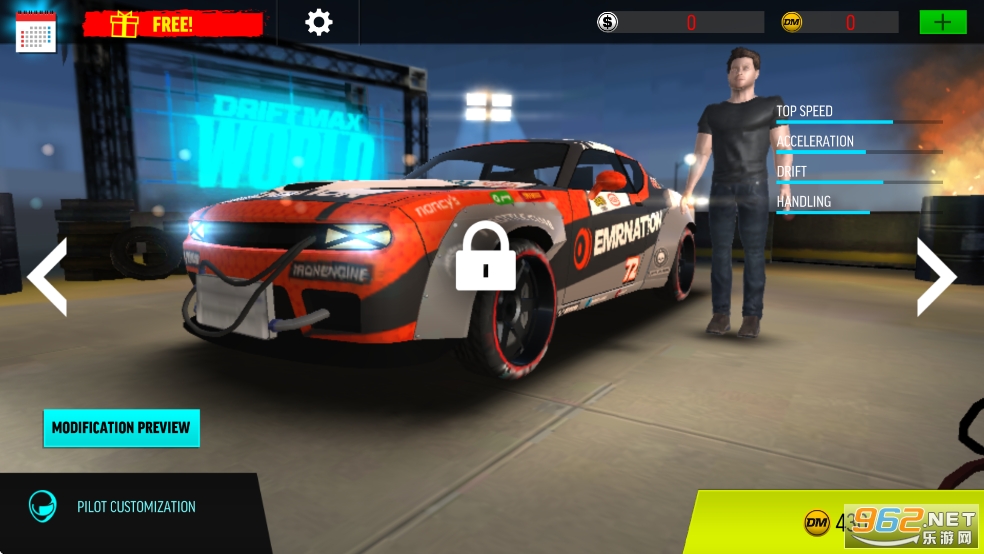Claim the FREE! gift reward
Viewport: 984px width, 554px height.
click(173, 24)
